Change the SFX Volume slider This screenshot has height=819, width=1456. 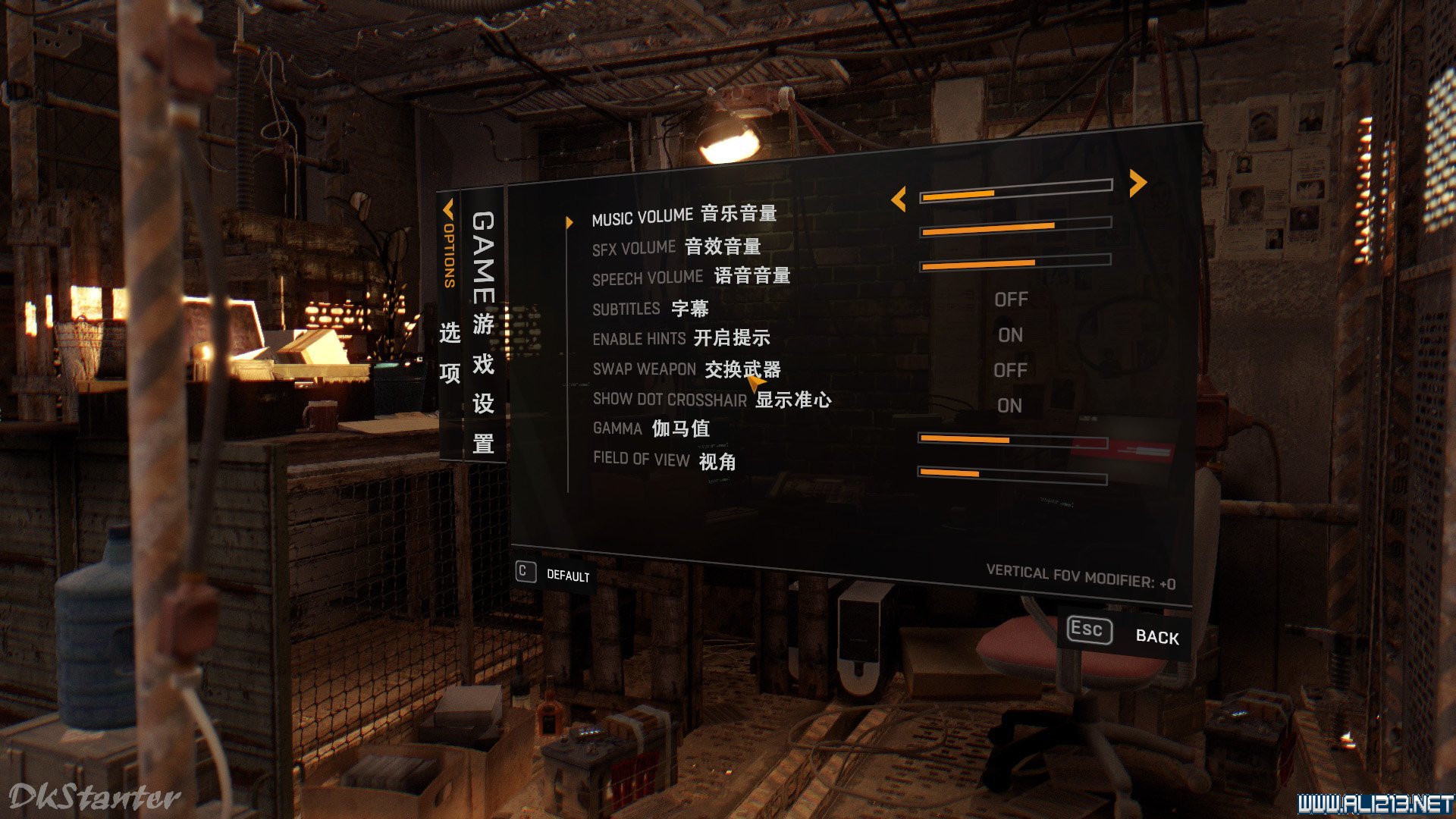1015,226
